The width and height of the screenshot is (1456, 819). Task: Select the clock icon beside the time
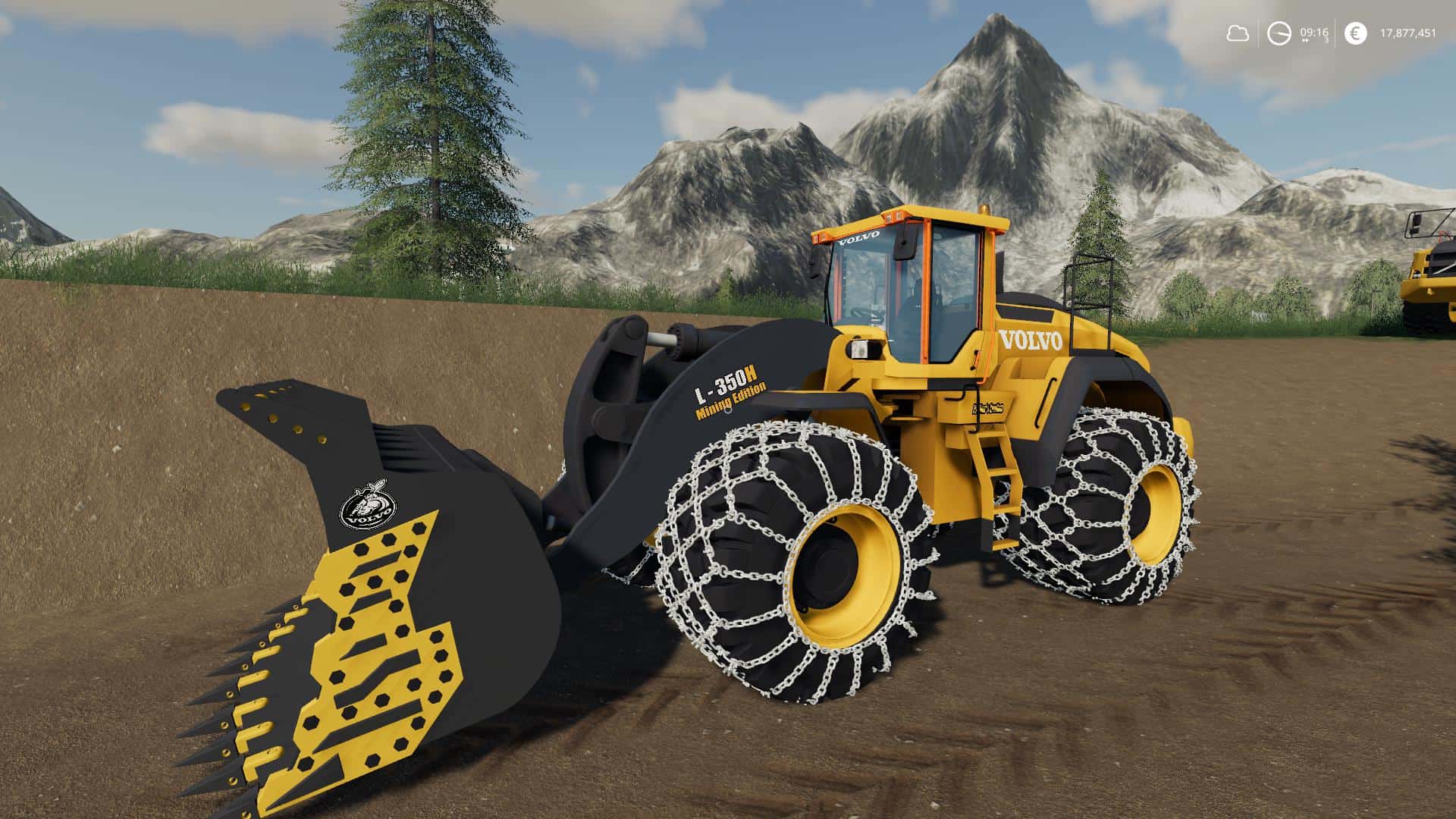point(1279,33)
